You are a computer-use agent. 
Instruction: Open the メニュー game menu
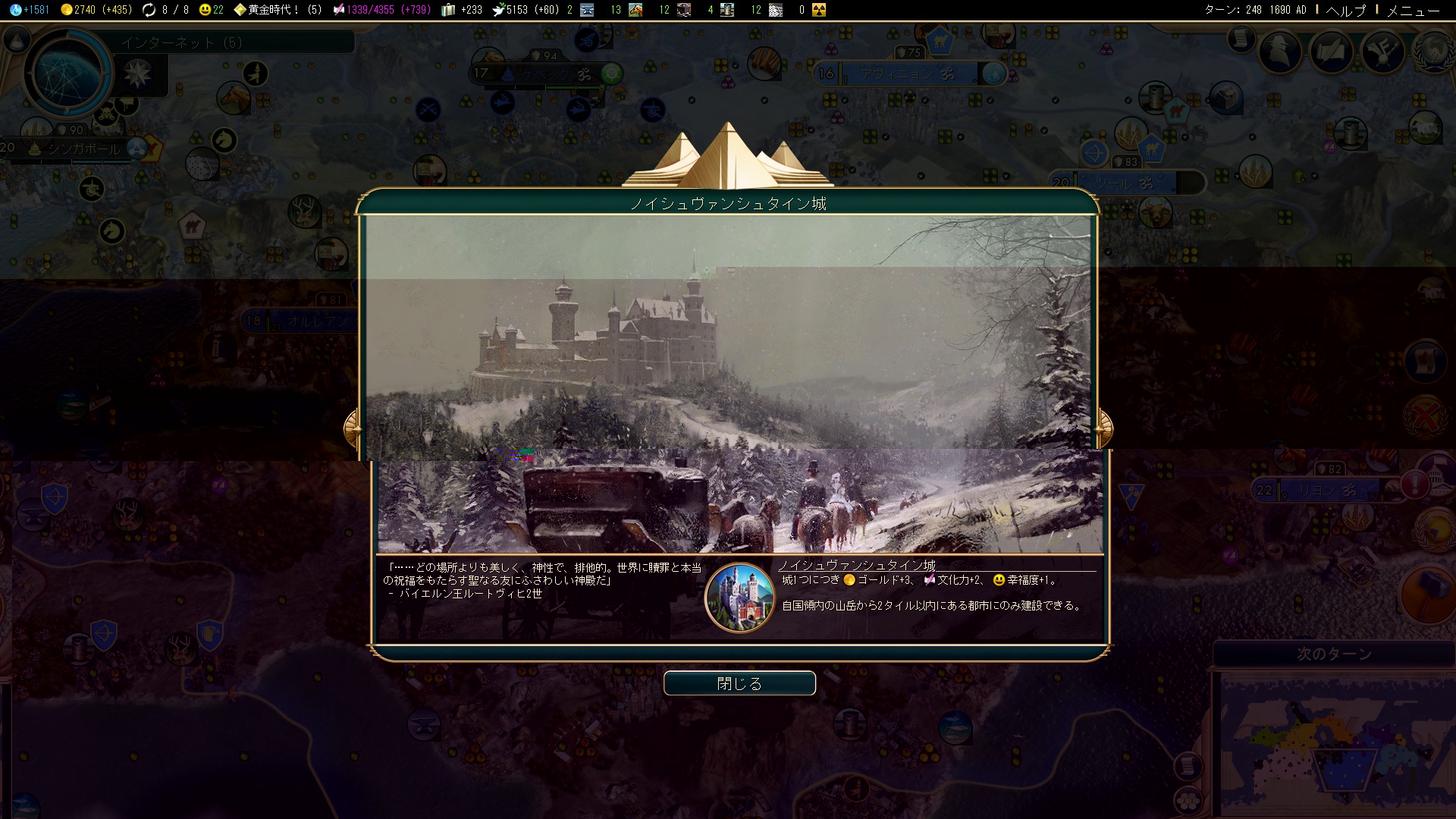pyautogui.click(x=1413, y=10)
